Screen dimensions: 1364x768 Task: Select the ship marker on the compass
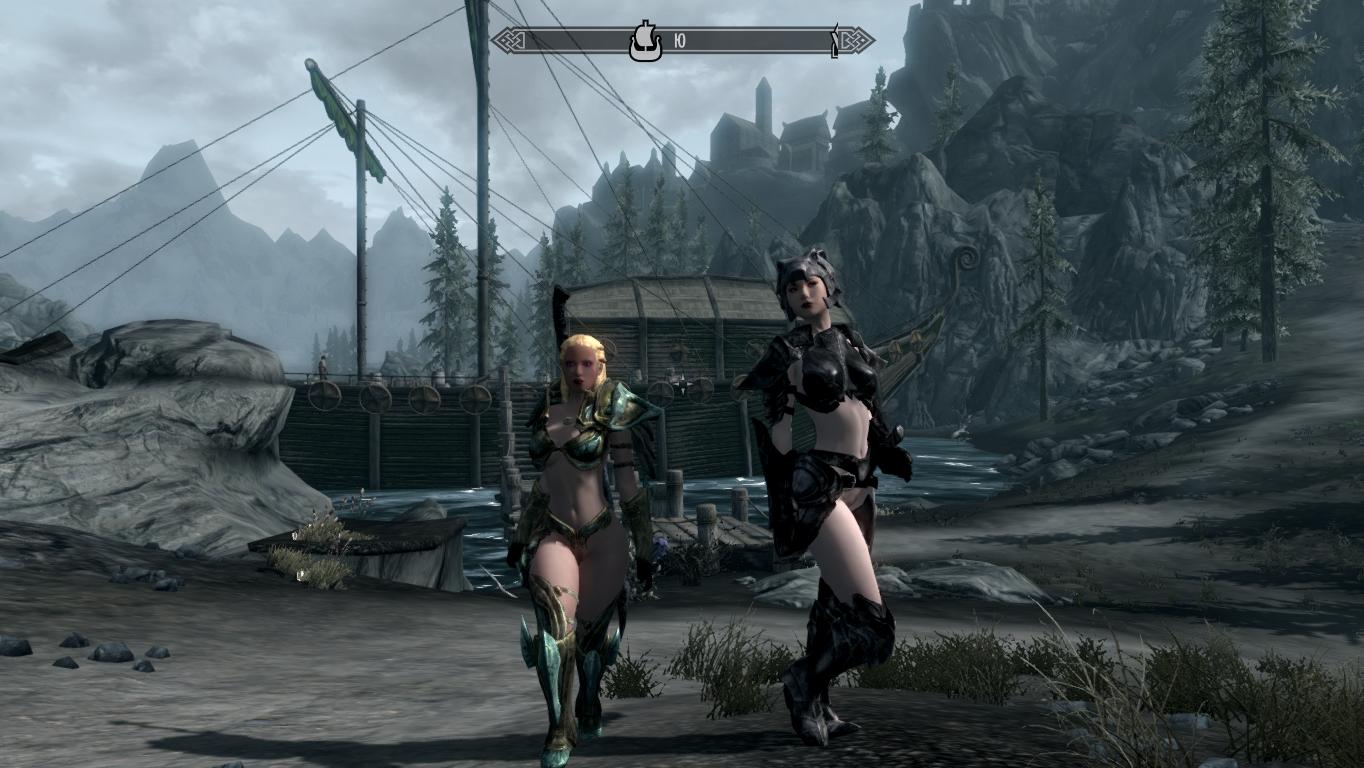(x=645, y=42)
